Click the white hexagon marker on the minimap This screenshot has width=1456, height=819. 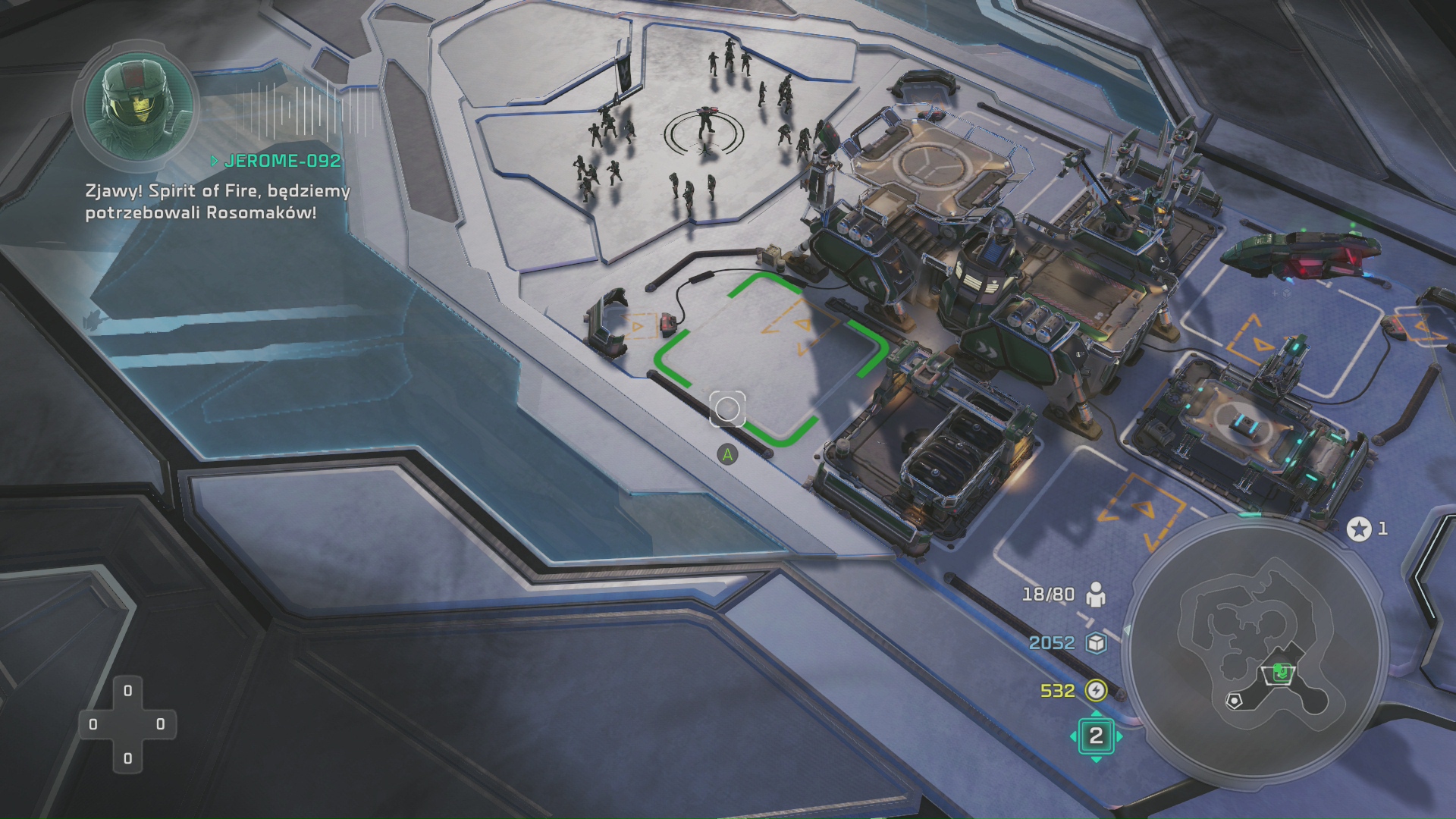pyautogui.click(x=1235, y=701)
